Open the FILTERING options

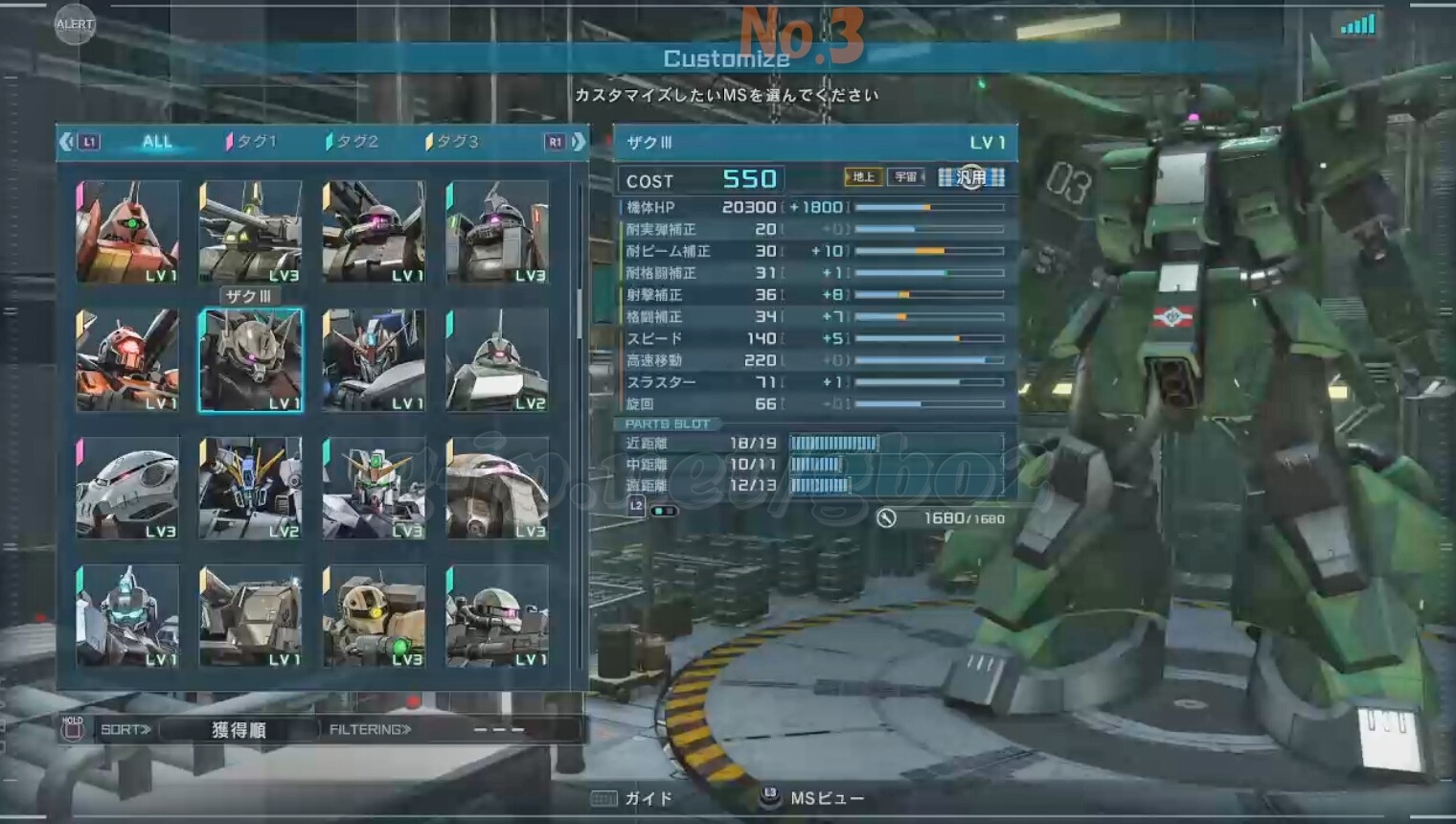pos(371,730)
